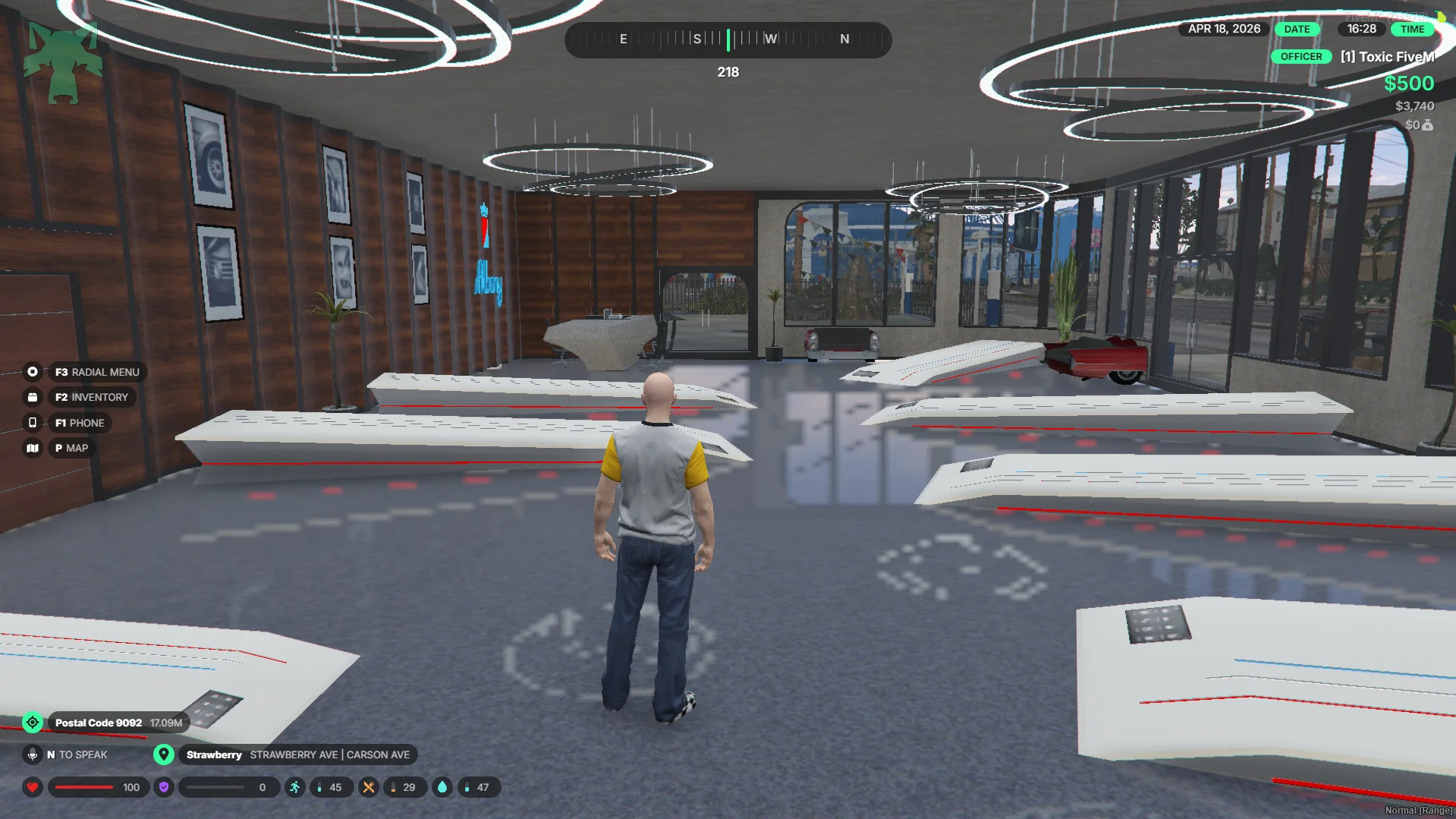
Task: Click the red heart health icon
Action: [33, 787]
